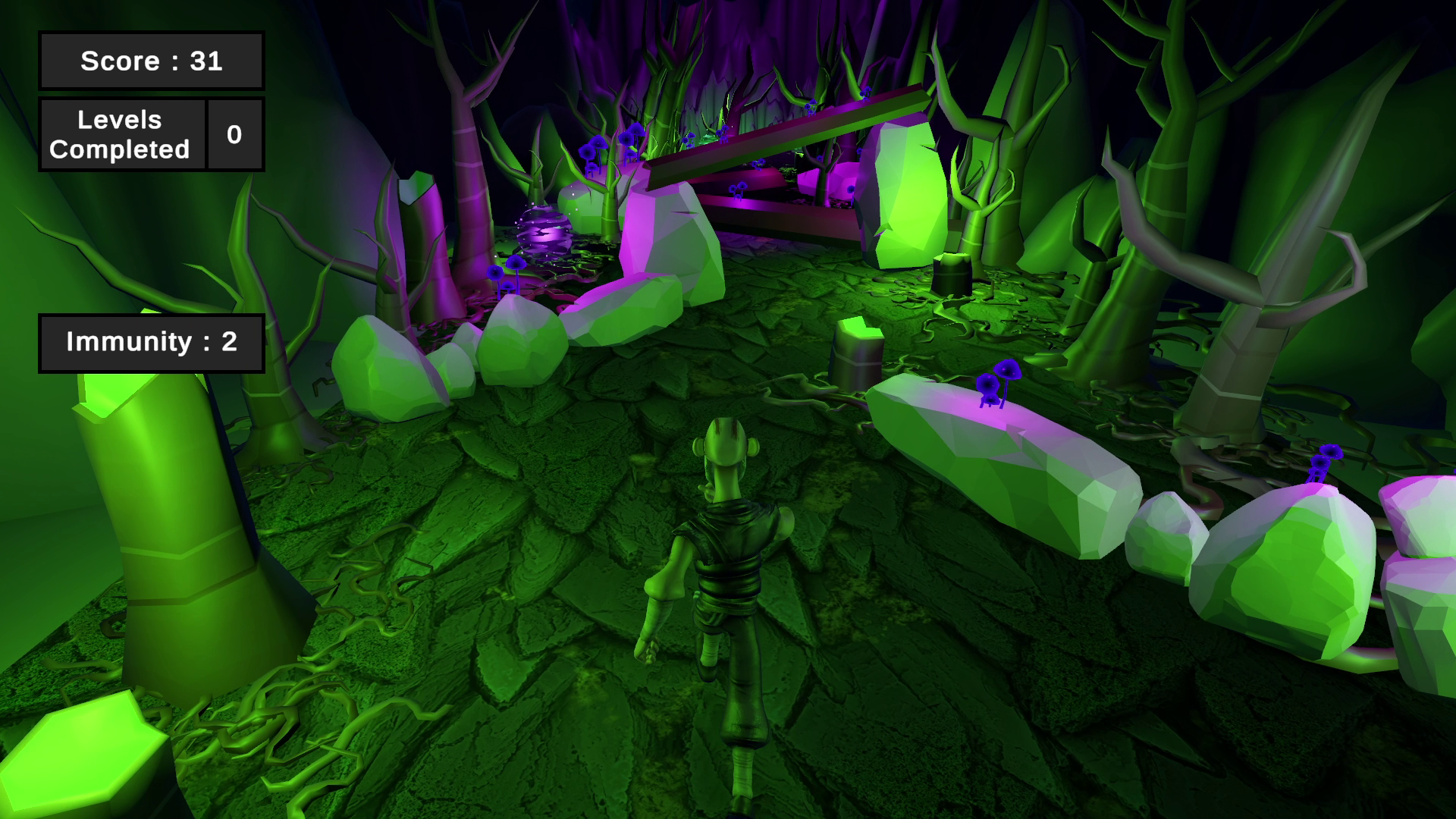
Task: Click the Immunity status indicator
Action: tap(151, 342)
